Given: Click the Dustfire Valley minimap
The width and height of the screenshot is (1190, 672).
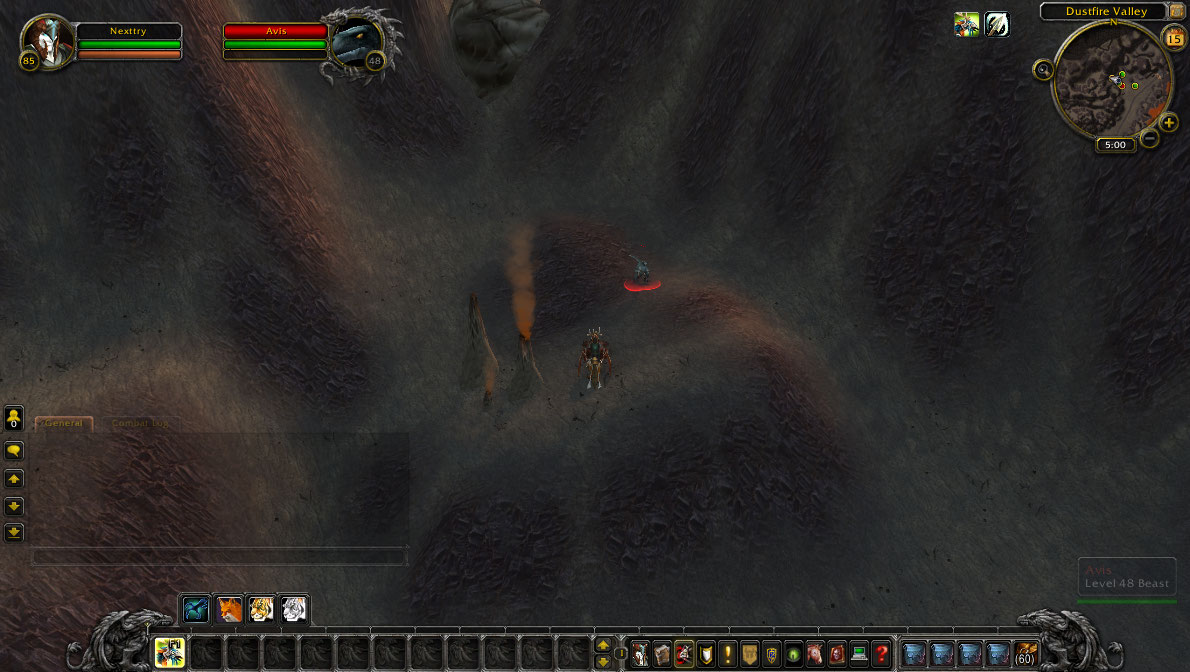Looking at the screenshot, I should (1112, 80).
